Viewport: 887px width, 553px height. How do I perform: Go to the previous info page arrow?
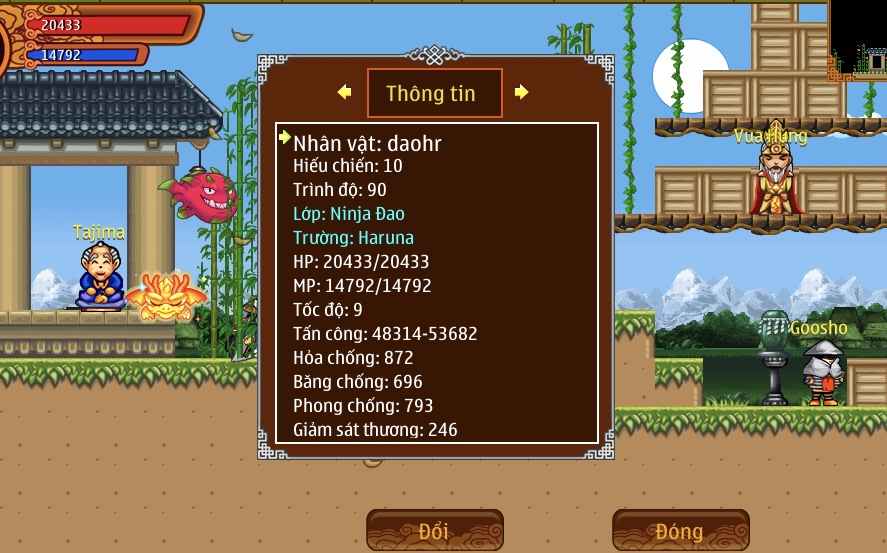pos(345,92)
